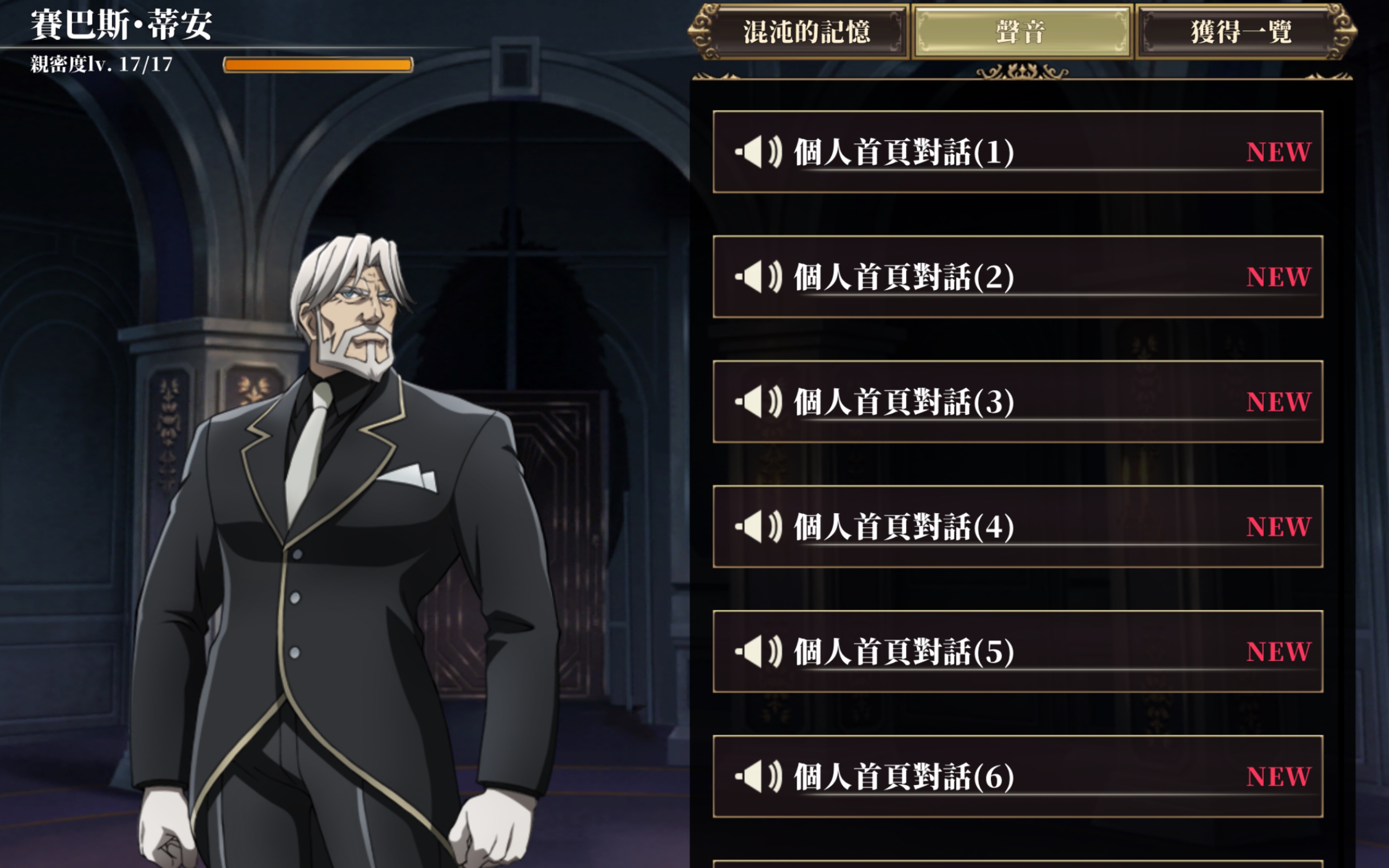Screen dimensions: 1389x868
Task: Open the 獲得一覽 tab
Action: click(1241, 32)
